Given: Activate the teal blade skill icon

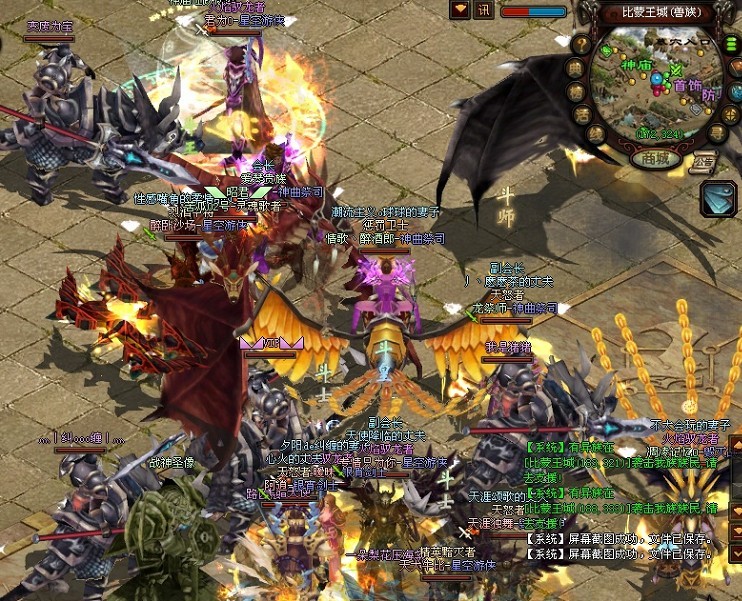Looking at the screenshot, I should (x=719, y=198).
